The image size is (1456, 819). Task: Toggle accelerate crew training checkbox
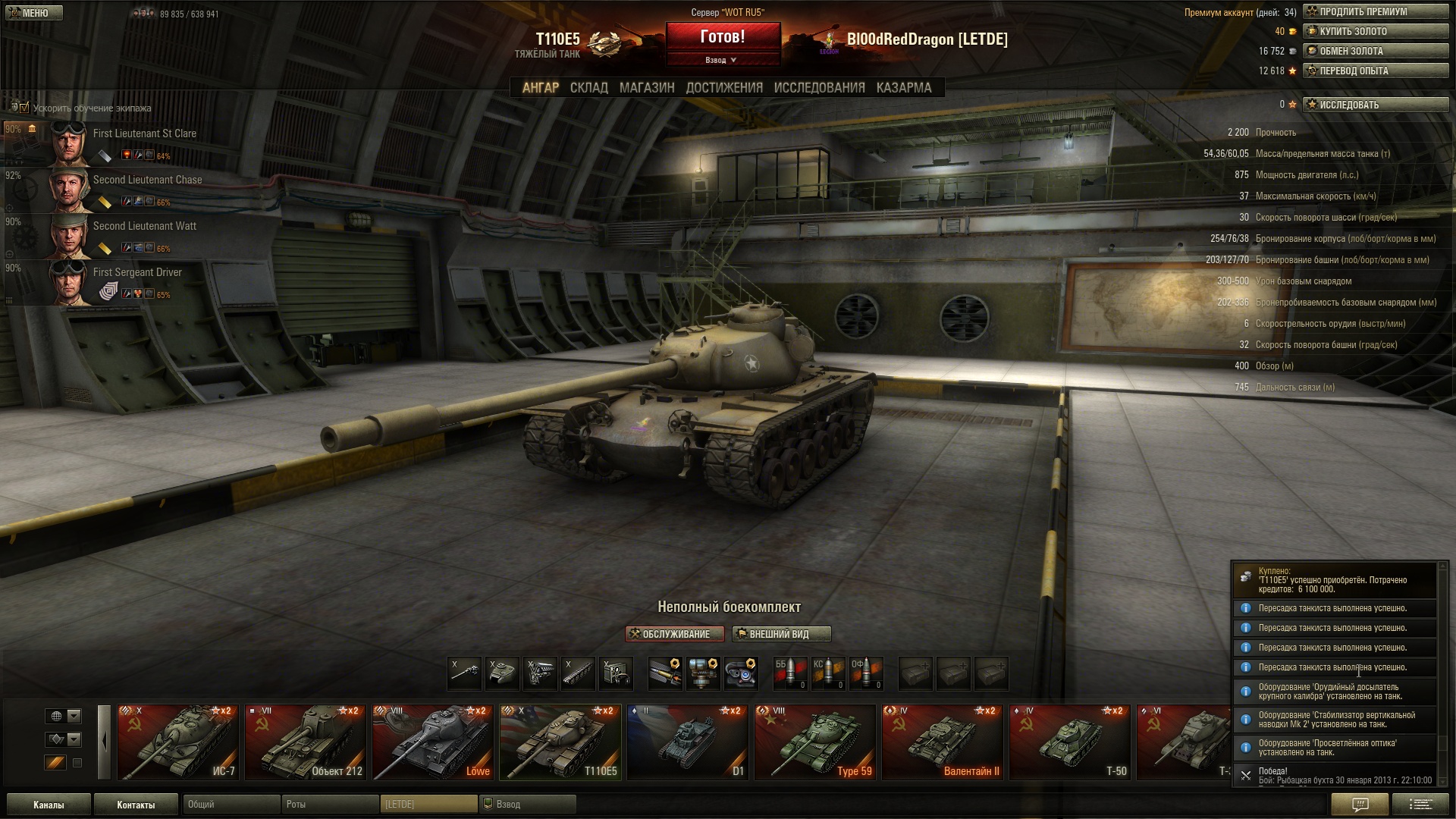click(x=24, y=108)
